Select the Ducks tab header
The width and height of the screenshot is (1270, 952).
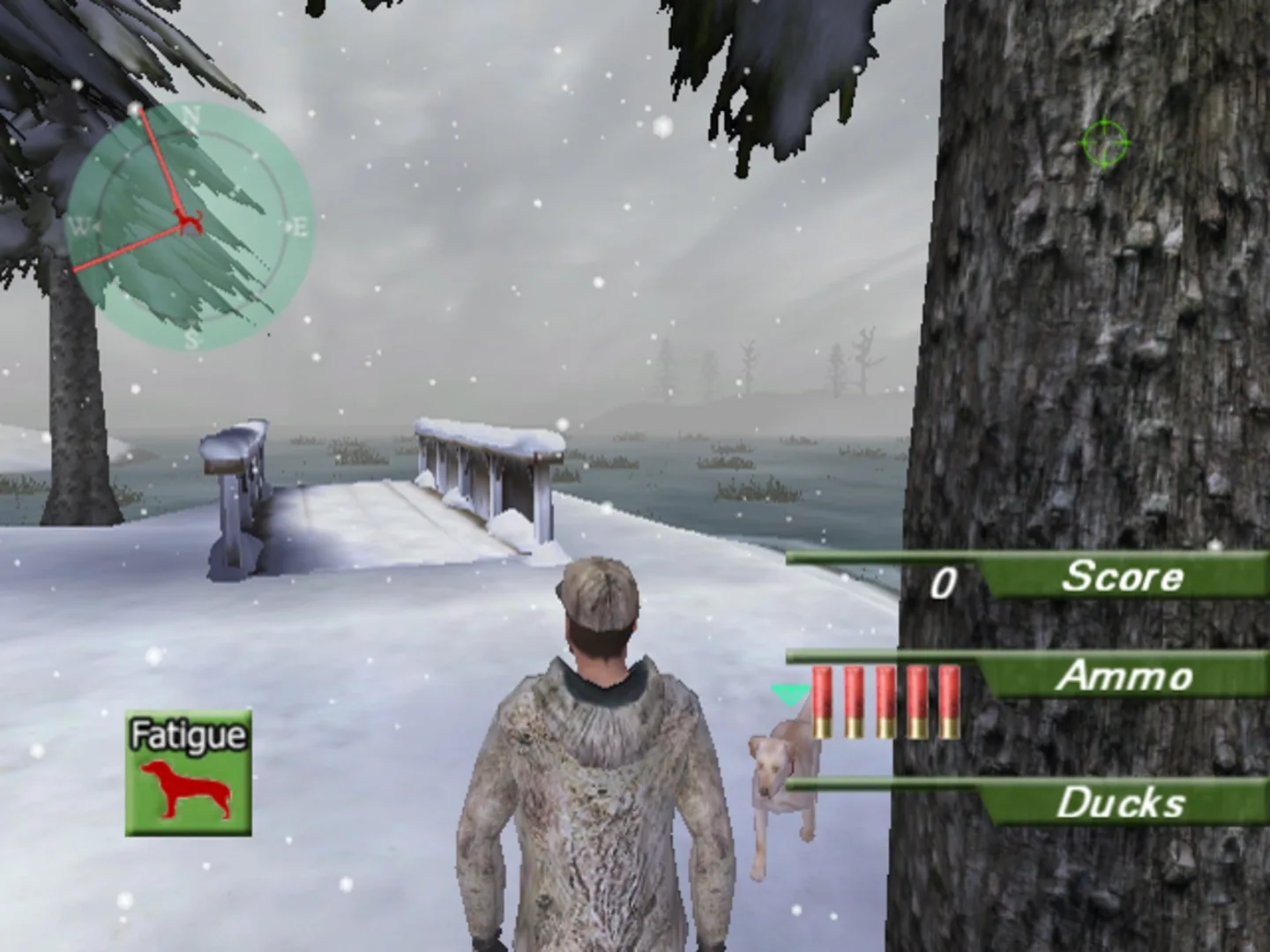pyautogui.click(x=1122, y=802)
